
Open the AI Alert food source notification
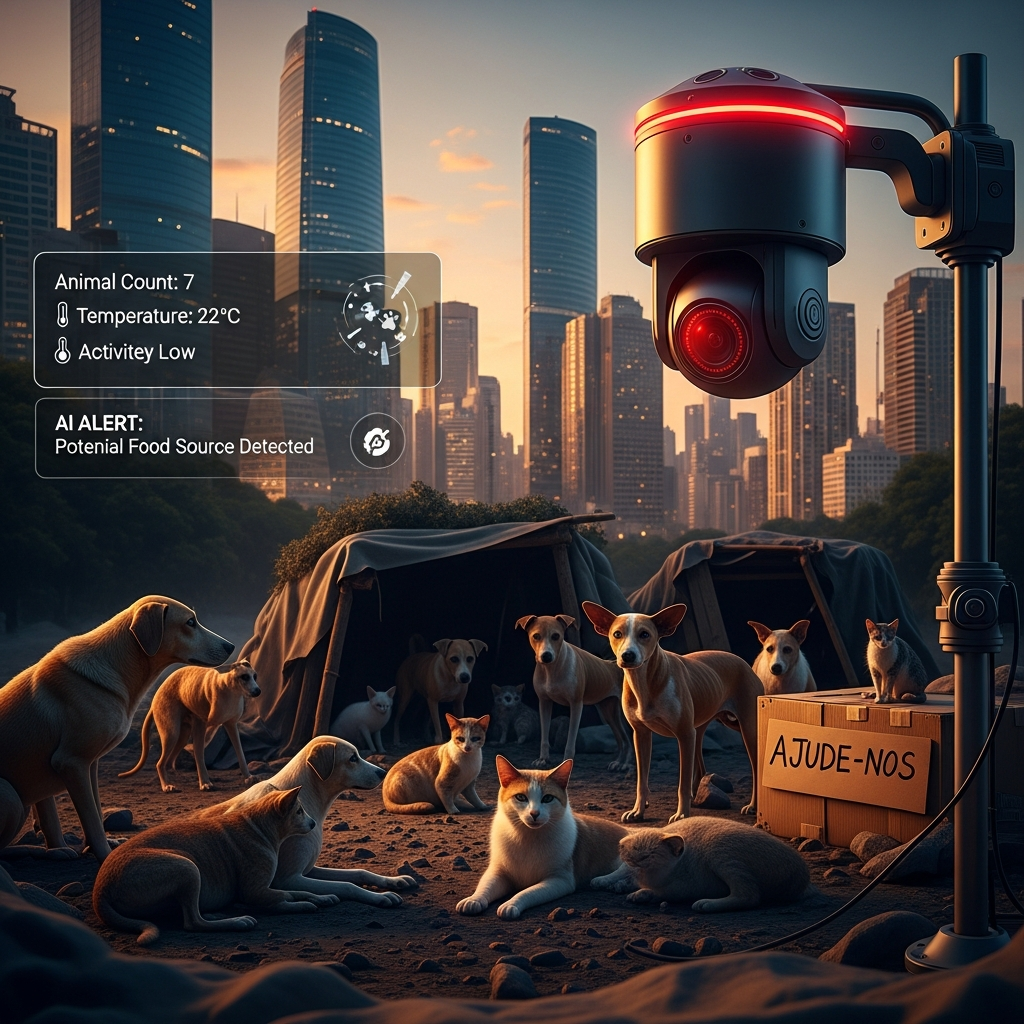[185, 436]
